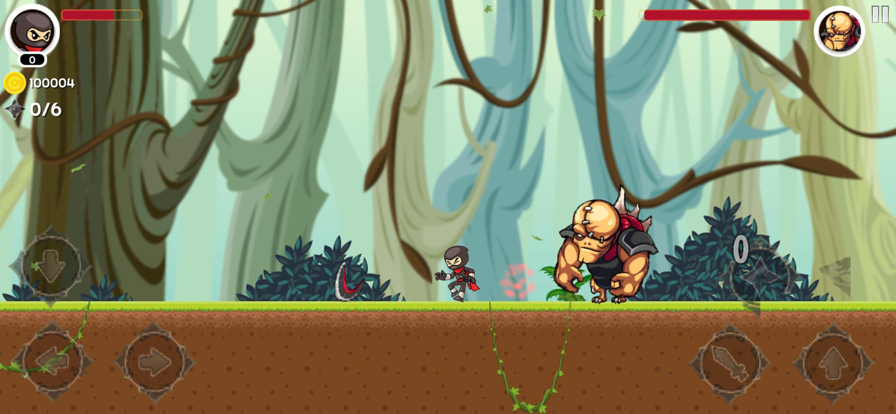This screenshot has width=896, height=414.
Task: Tap the down arrow control button
Action: click(x=50, y=265)
